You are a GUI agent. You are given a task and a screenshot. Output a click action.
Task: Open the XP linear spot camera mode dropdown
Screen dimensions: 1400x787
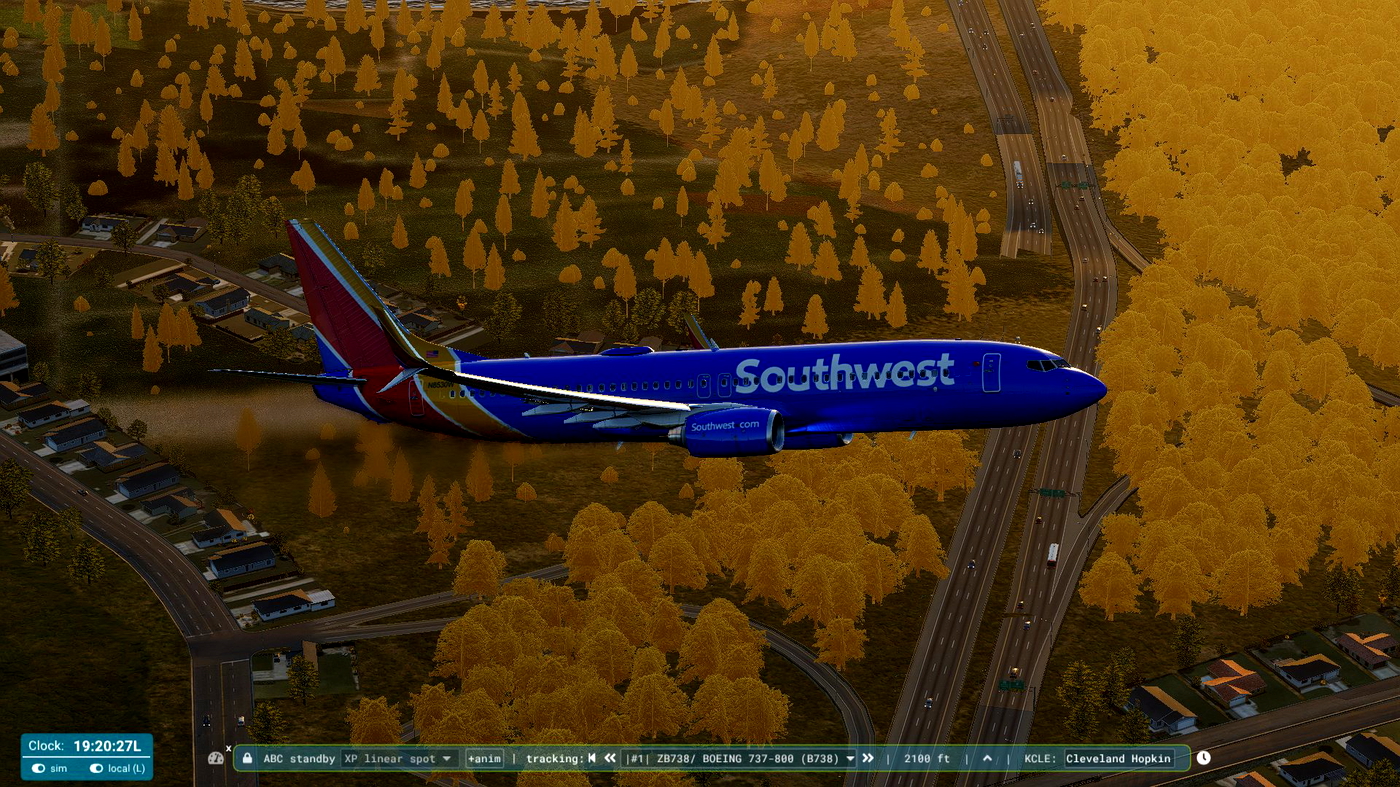[x=399, y=758]
